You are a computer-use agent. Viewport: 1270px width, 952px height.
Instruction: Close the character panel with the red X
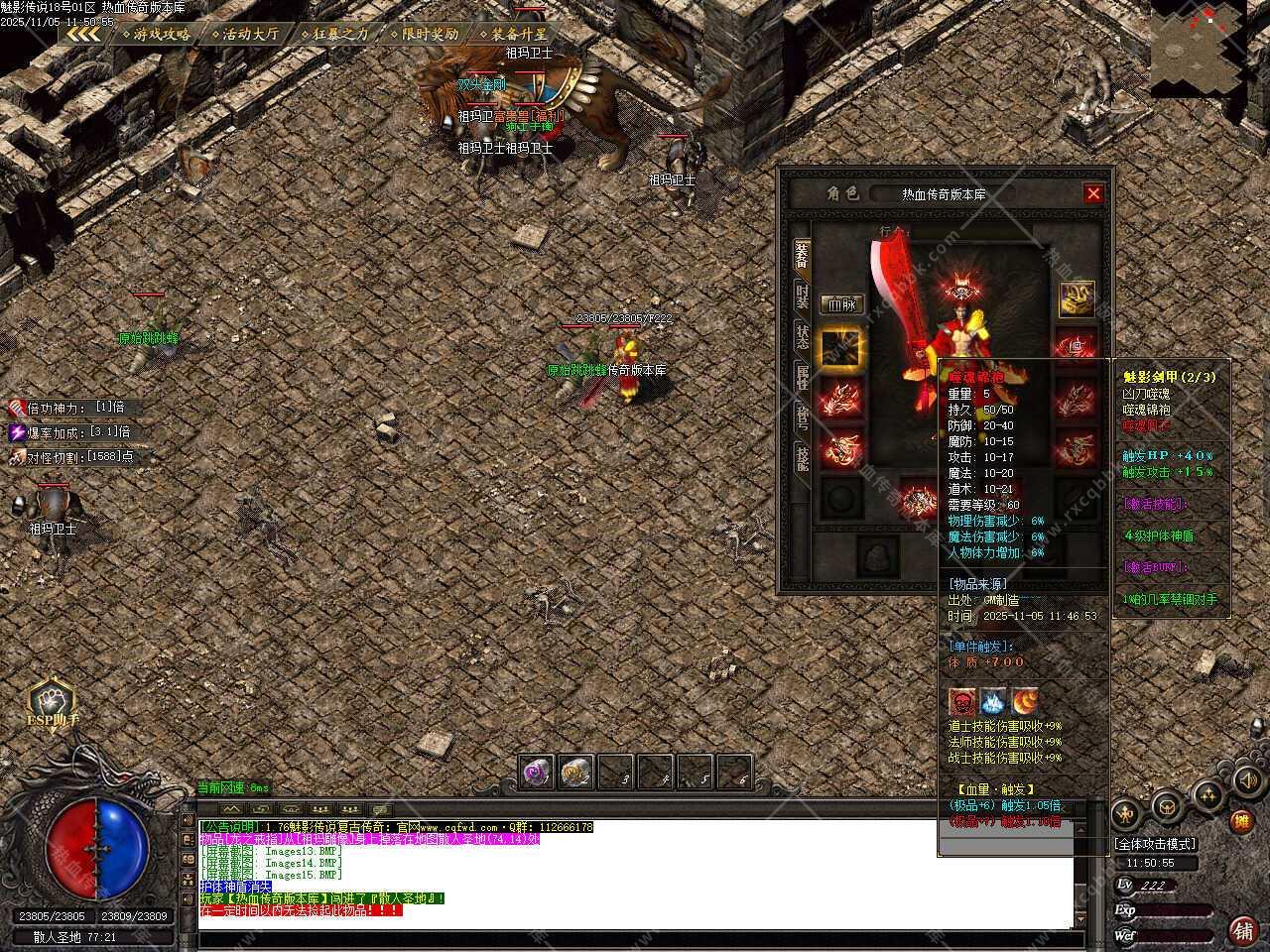[1093, 193]
